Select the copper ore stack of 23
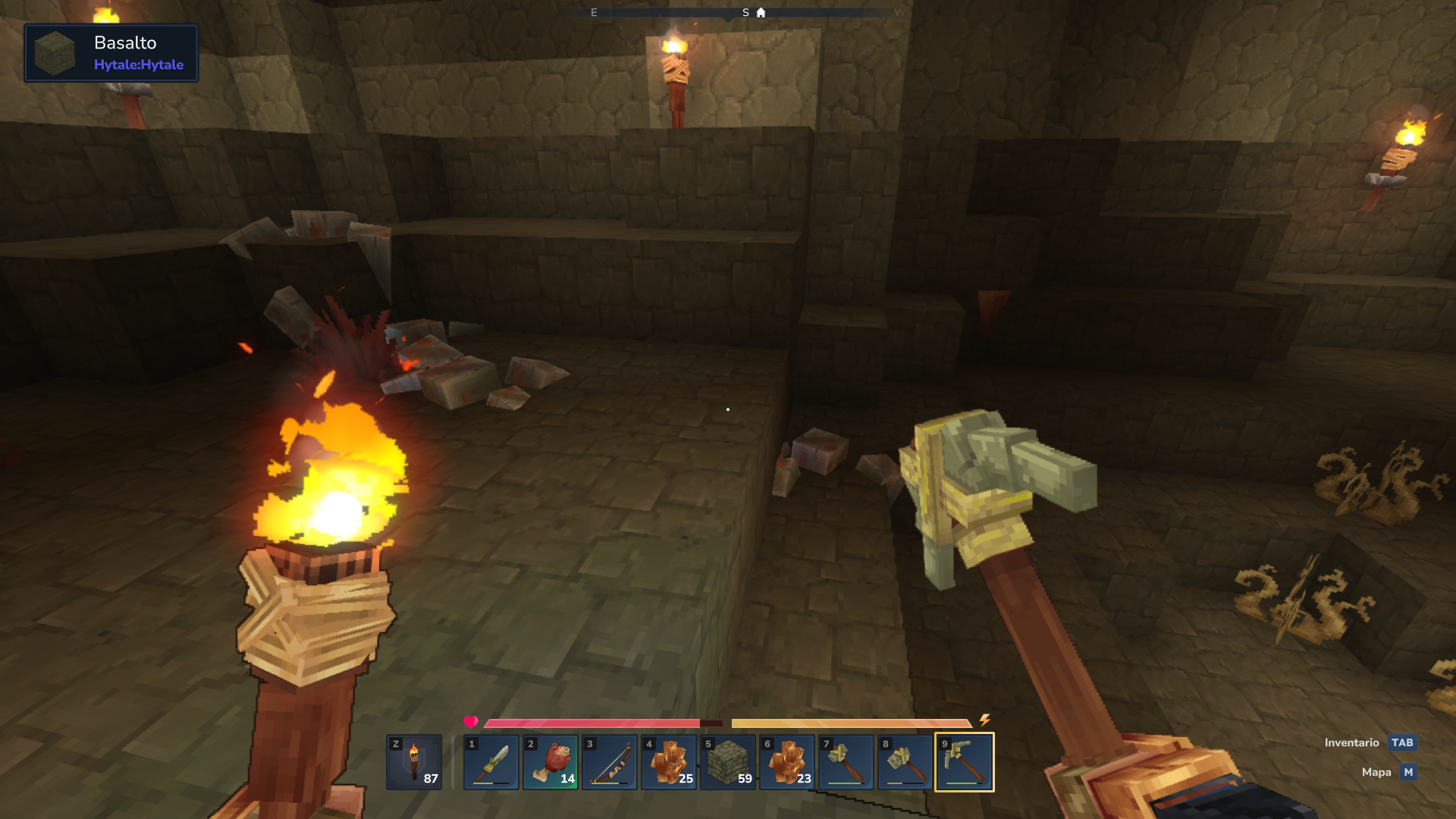 click(x=787, y=762)
